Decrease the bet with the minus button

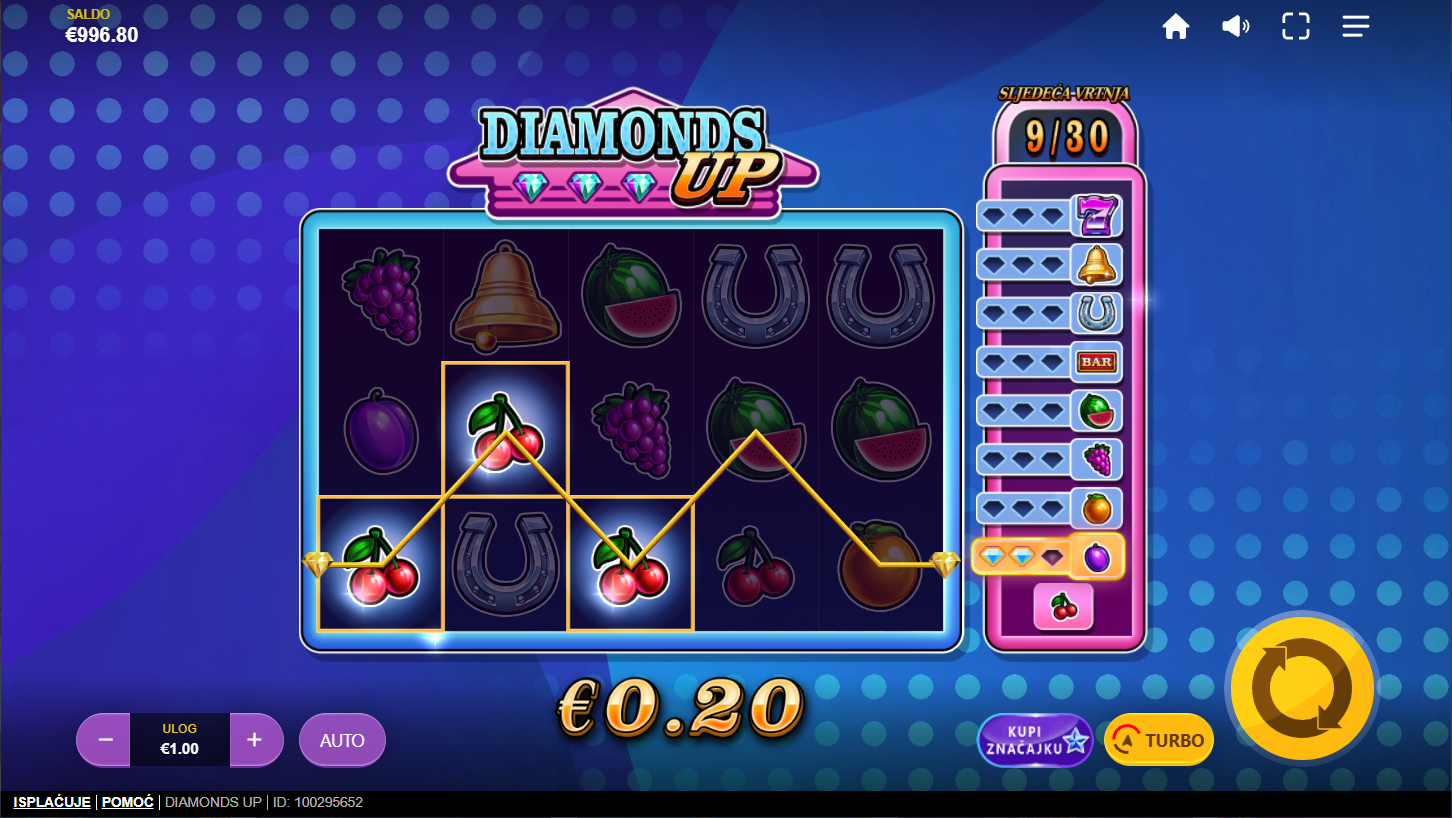tap(105, 740)
